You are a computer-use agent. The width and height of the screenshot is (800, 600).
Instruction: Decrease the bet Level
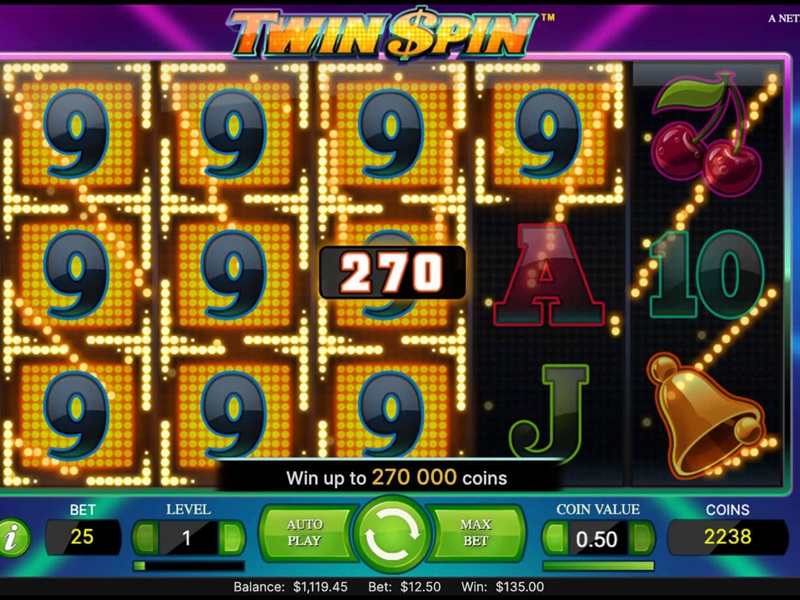click(x=145, y=537)
